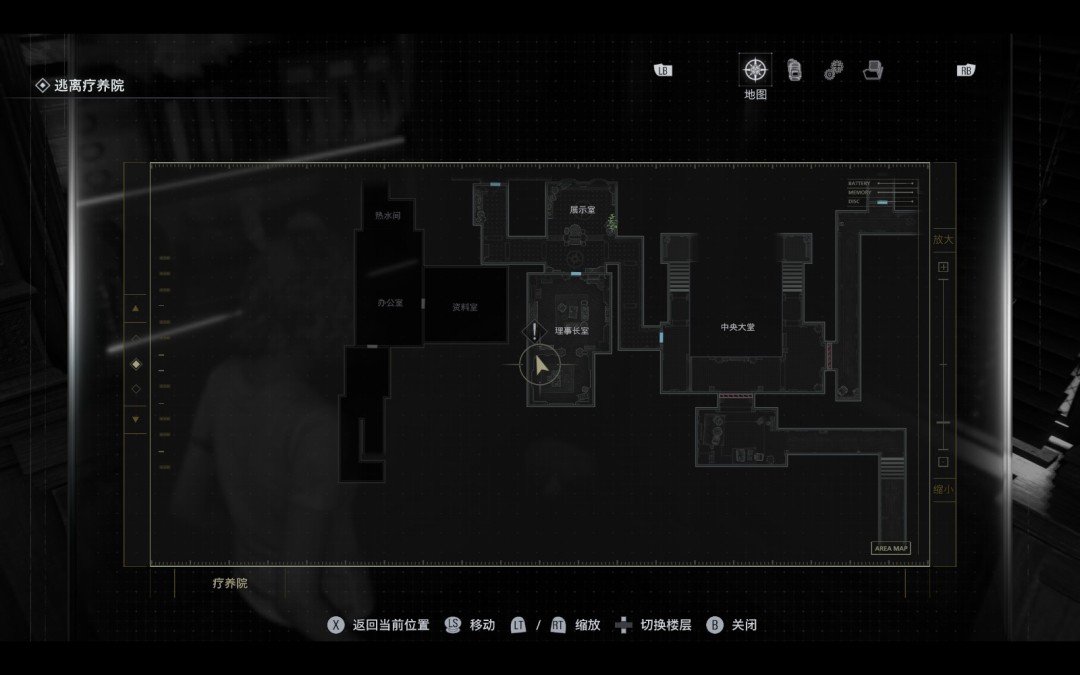The height and width of the screenshot is (675, 1080).
Task: Click the zoom slider handle
Action: 942,423
